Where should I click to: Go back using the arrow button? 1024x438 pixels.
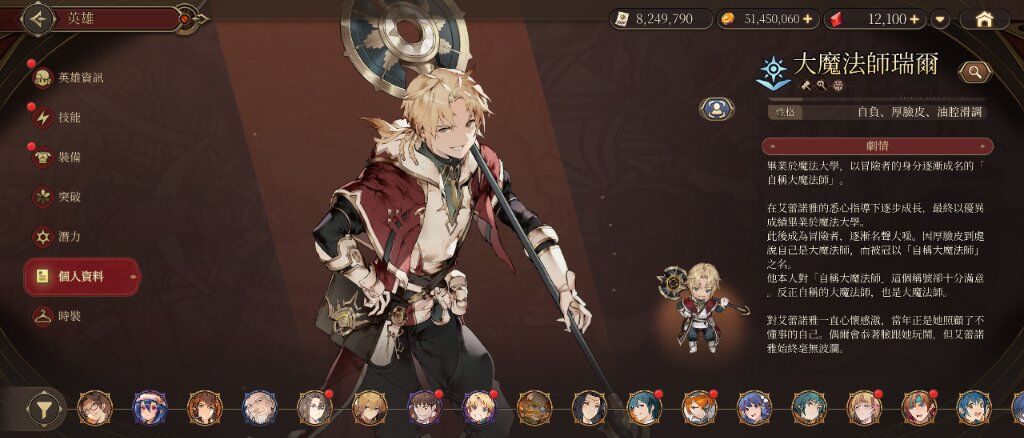click(38, 17)
